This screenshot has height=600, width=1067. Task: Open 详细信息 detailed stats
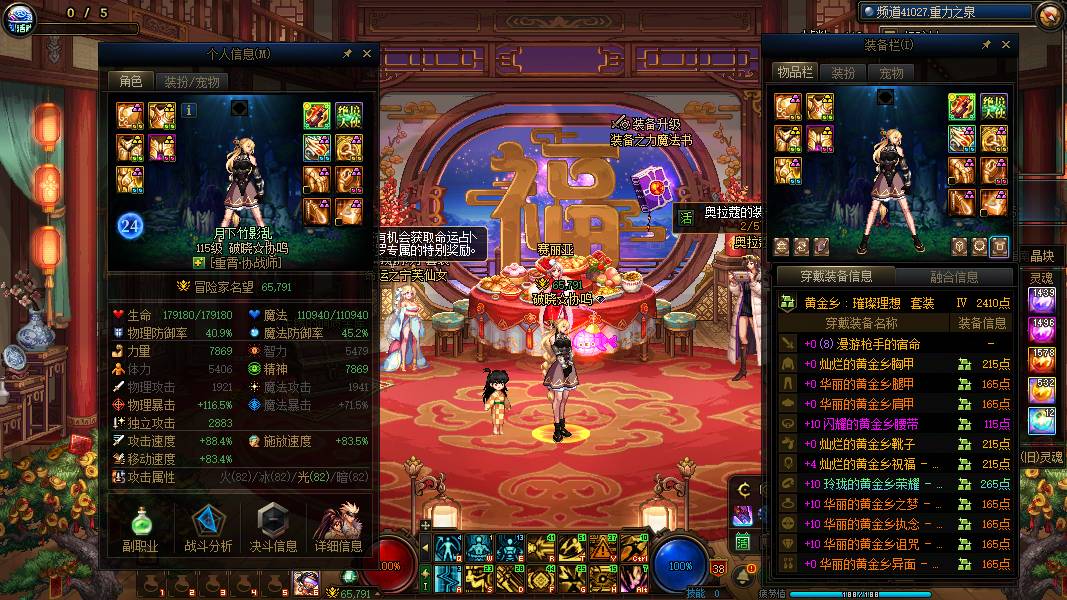338,529
